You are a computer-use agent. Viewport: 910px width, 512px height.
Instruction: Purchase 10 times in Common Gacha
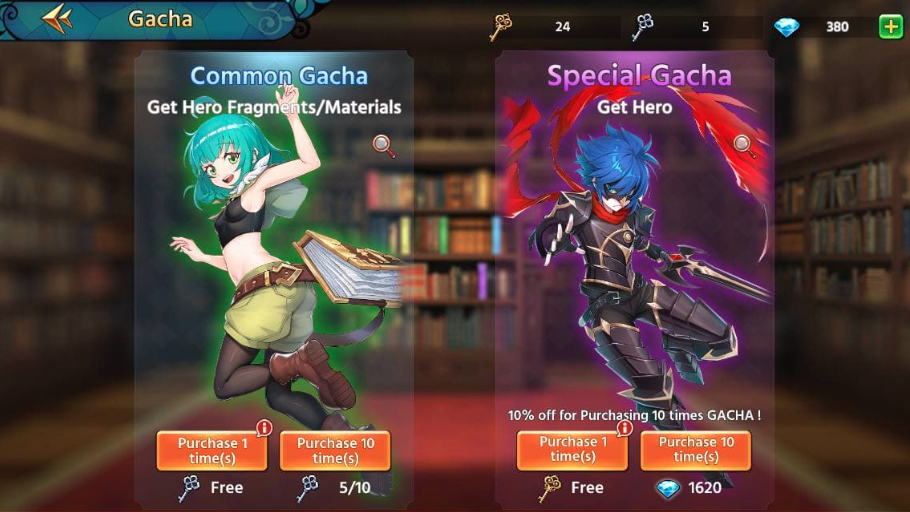335,450
